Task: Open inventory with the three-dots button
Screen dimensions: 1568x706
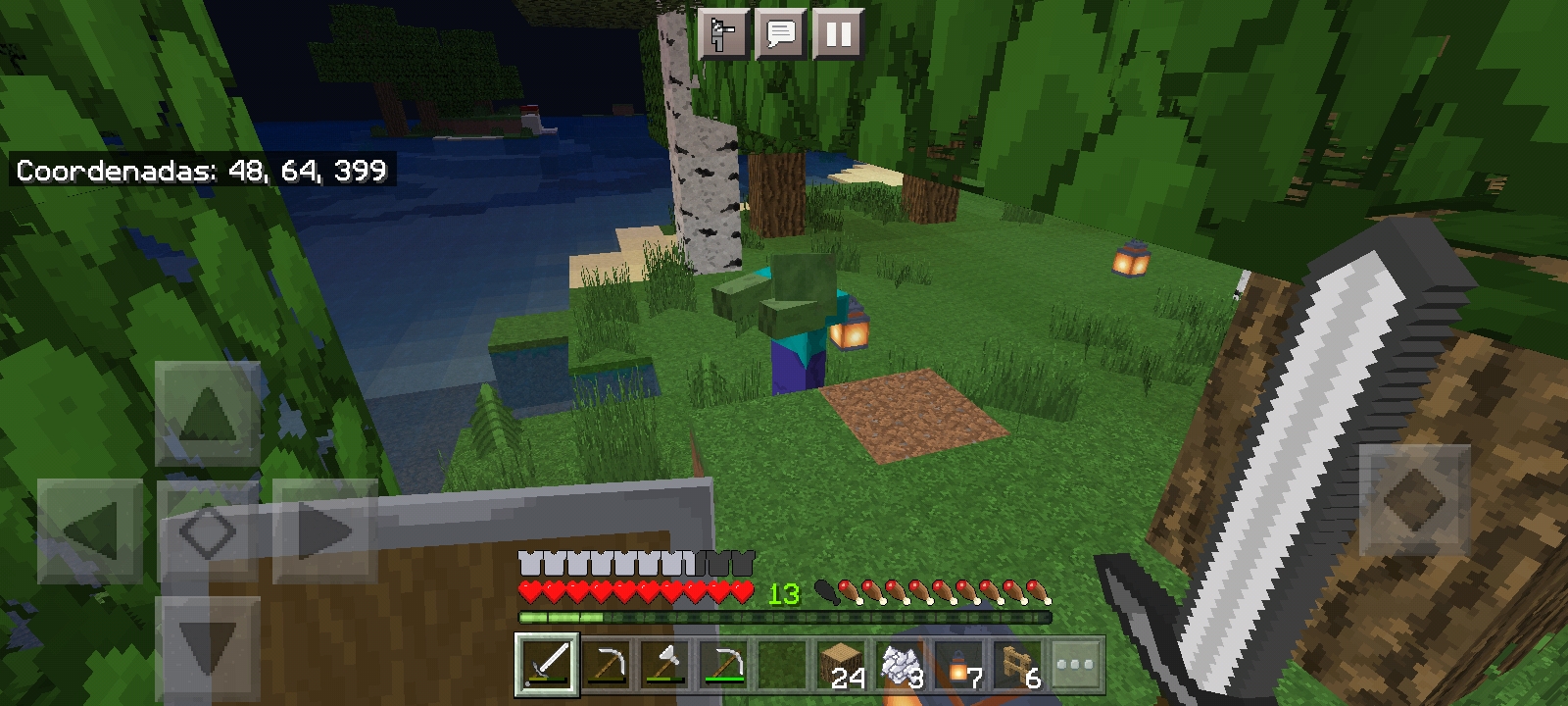Action: coord(1076,665)
